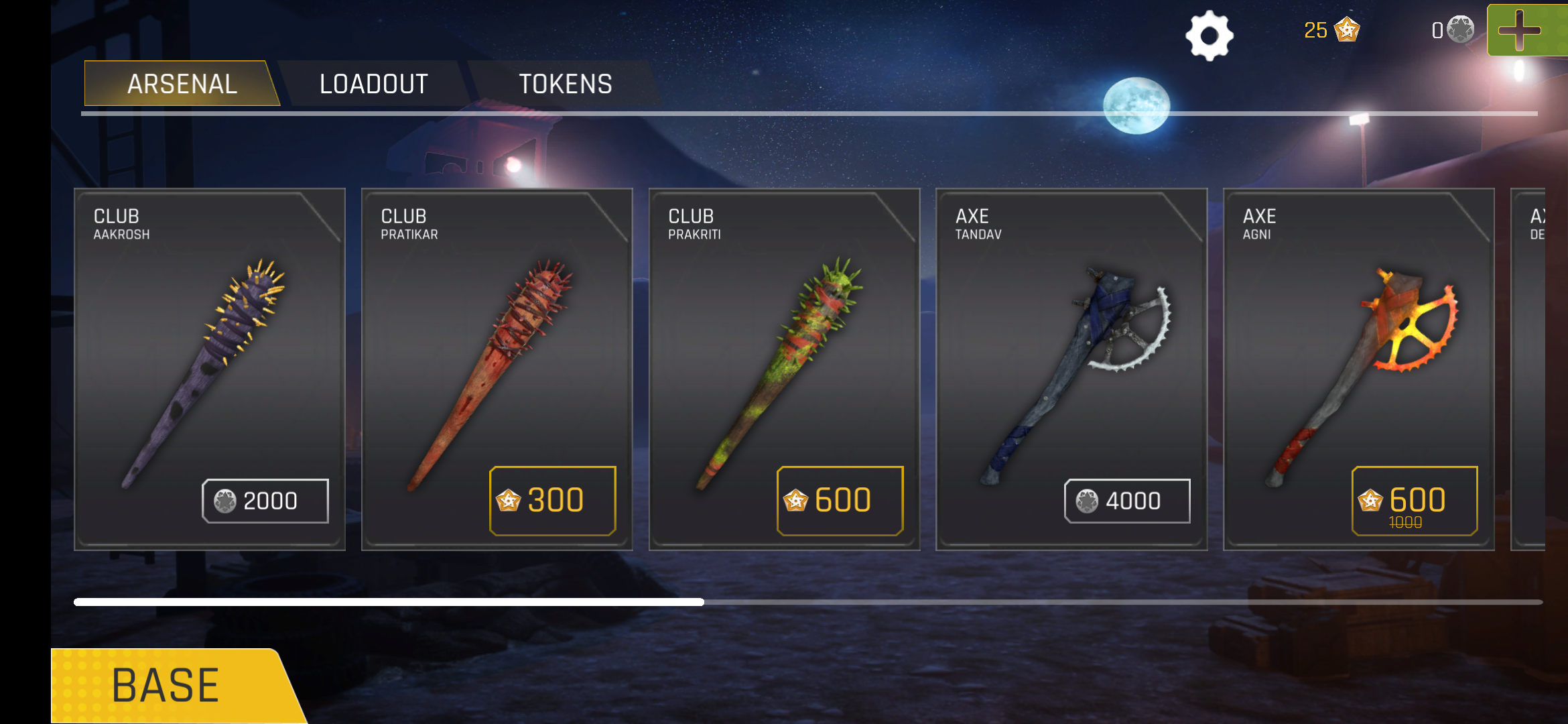Screen dimensions: 1568x724
Task: Purchase Club Pratikar for 300 gold
Action: (552, 501)
